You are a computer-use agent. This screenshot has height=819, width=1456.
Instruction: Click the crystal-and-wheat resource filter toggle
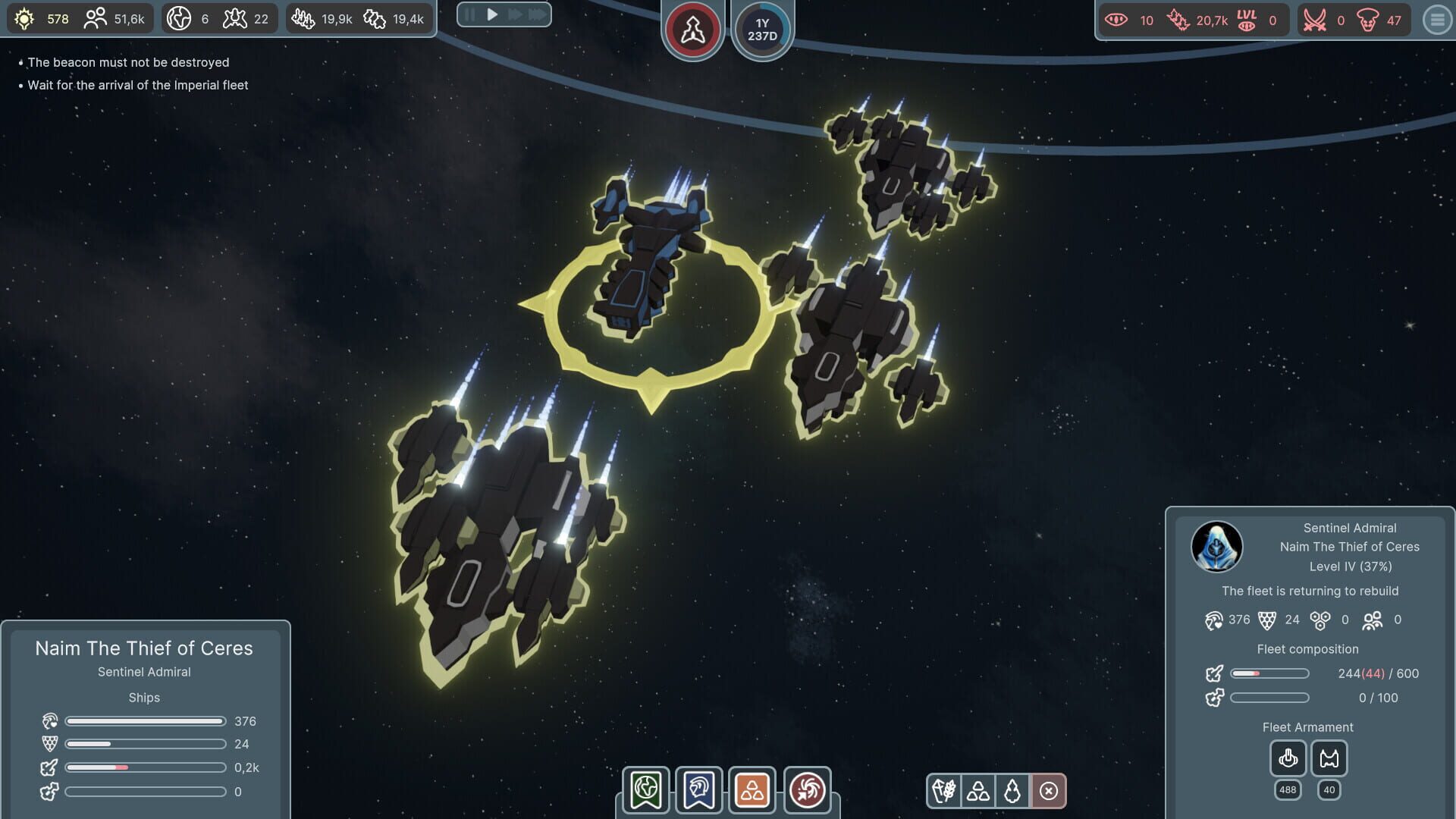coord(945,790)
